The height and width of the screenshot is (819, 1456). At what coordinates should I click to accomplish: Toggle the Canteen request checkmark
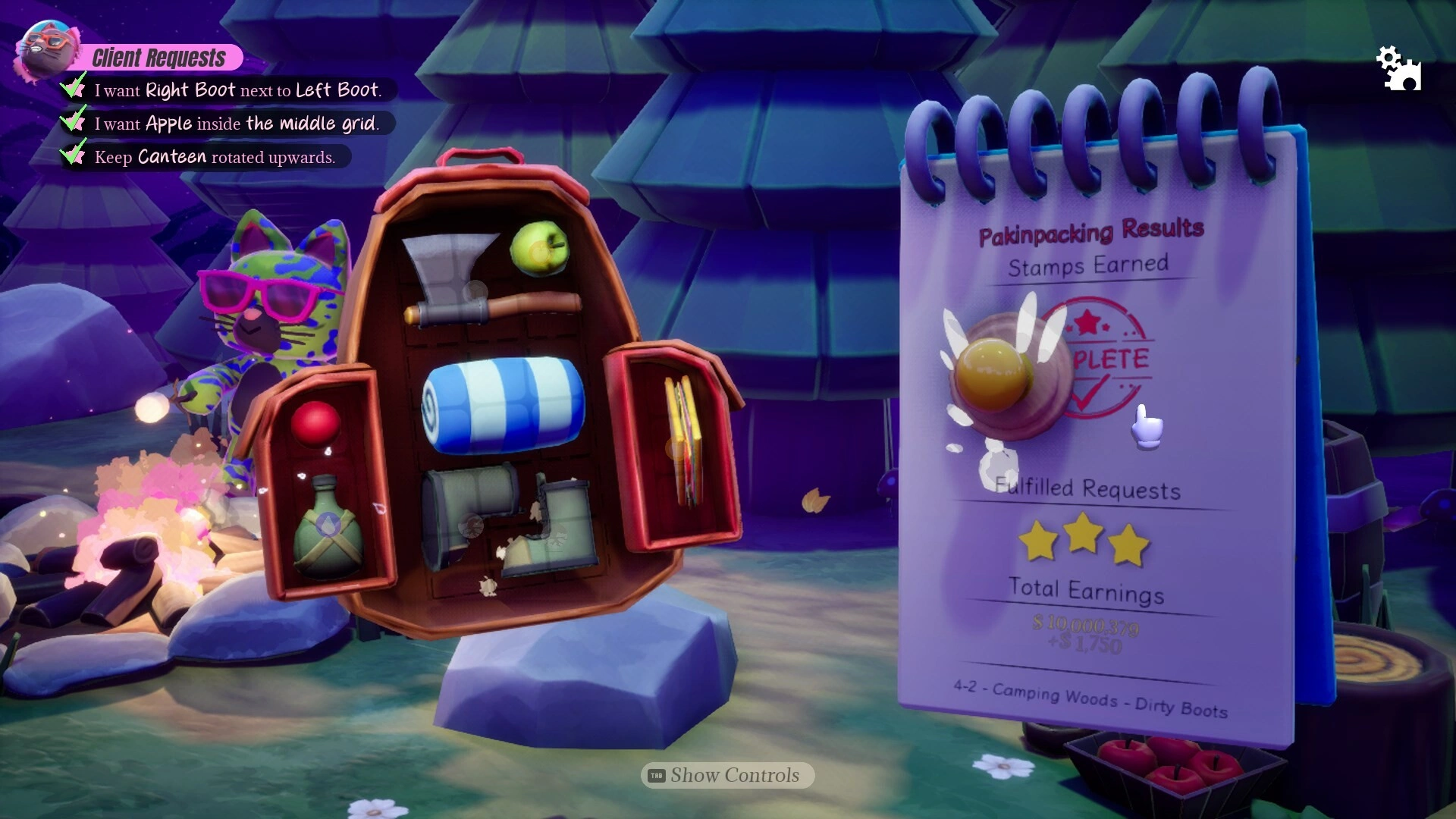[x=72, y=155]
